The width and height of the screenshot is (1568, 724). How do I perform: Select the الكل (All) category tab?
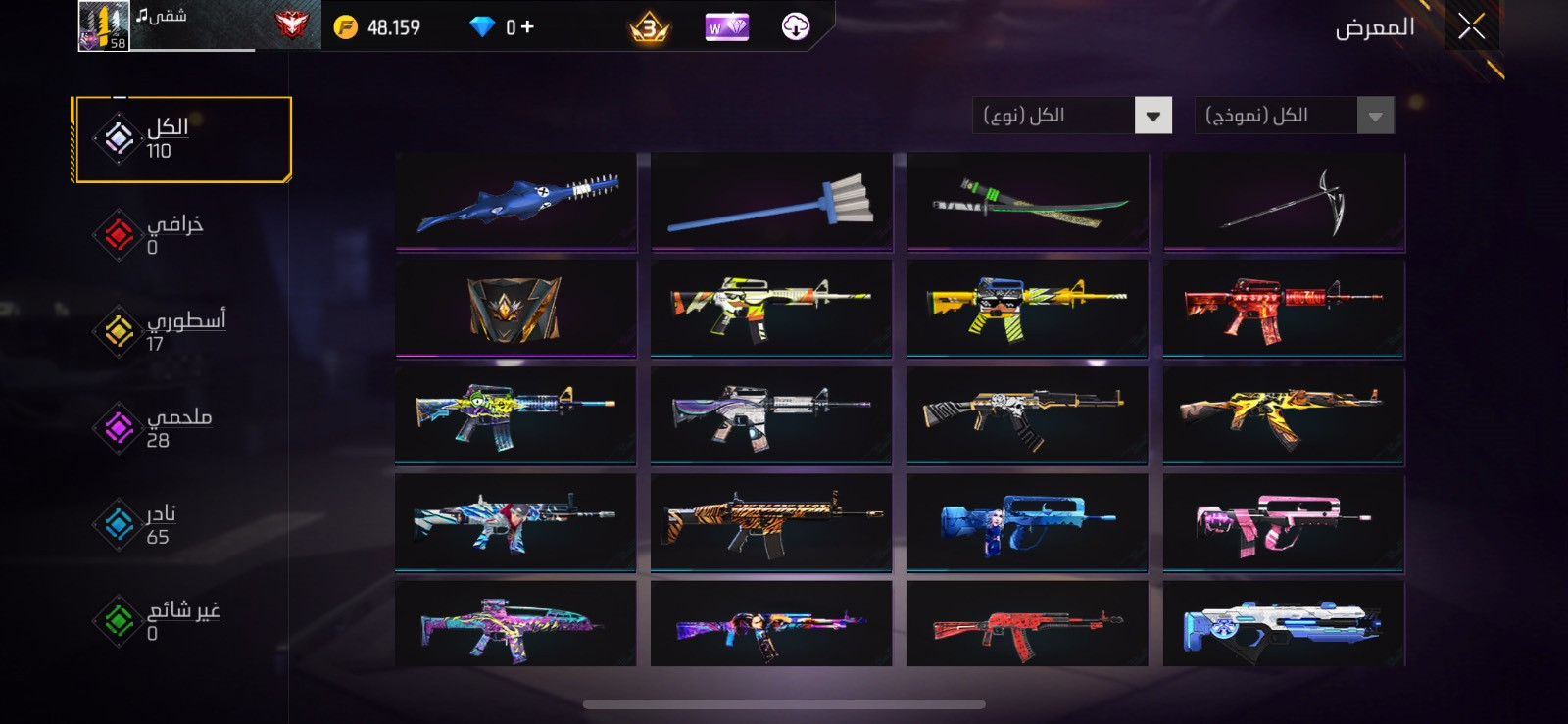pos(182,139)
